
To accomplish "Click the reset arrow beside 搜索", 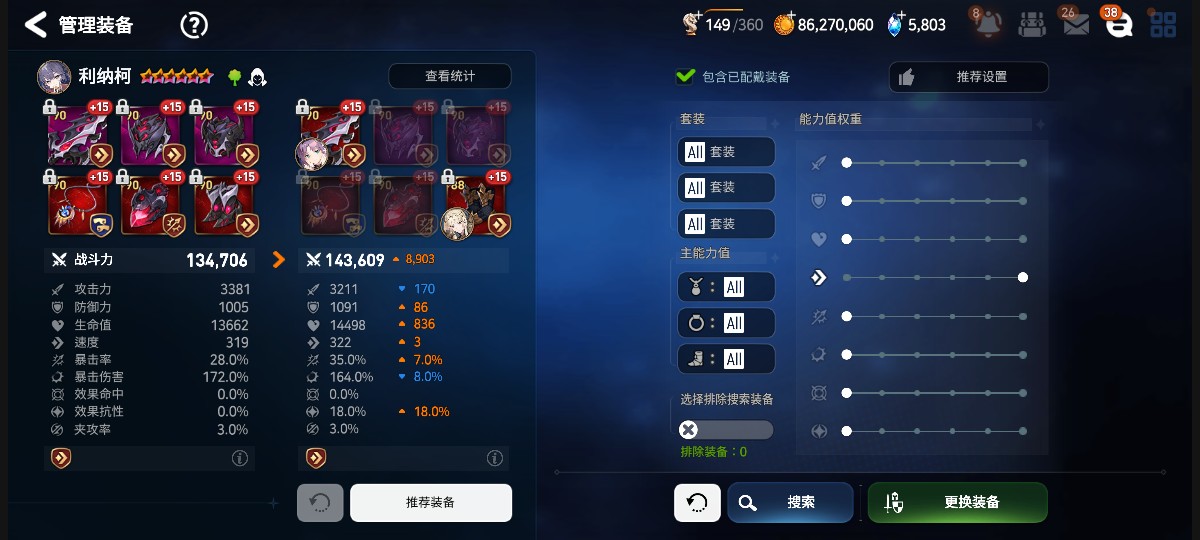I will click(x=697, y=502).
